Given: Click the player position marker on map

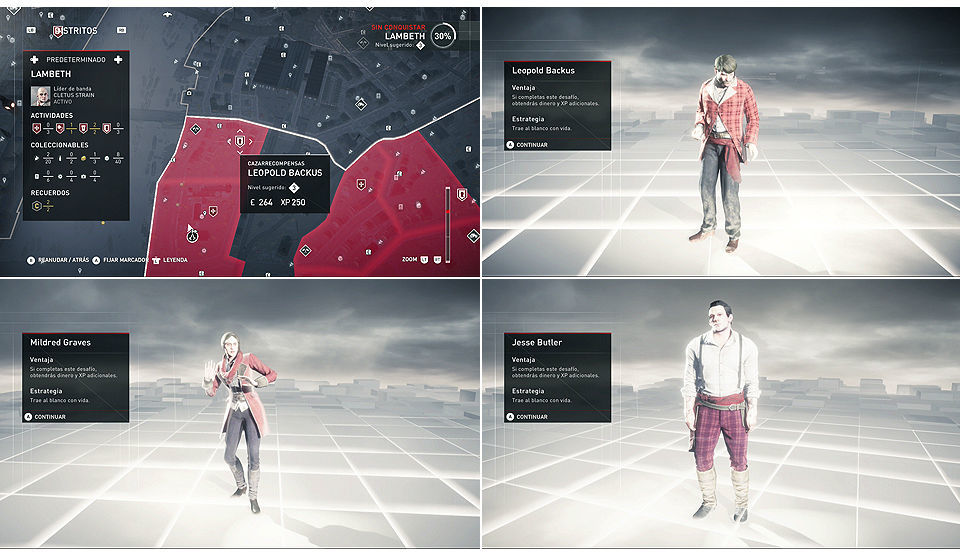Looking at the screenshot, I should coord(191,235).
